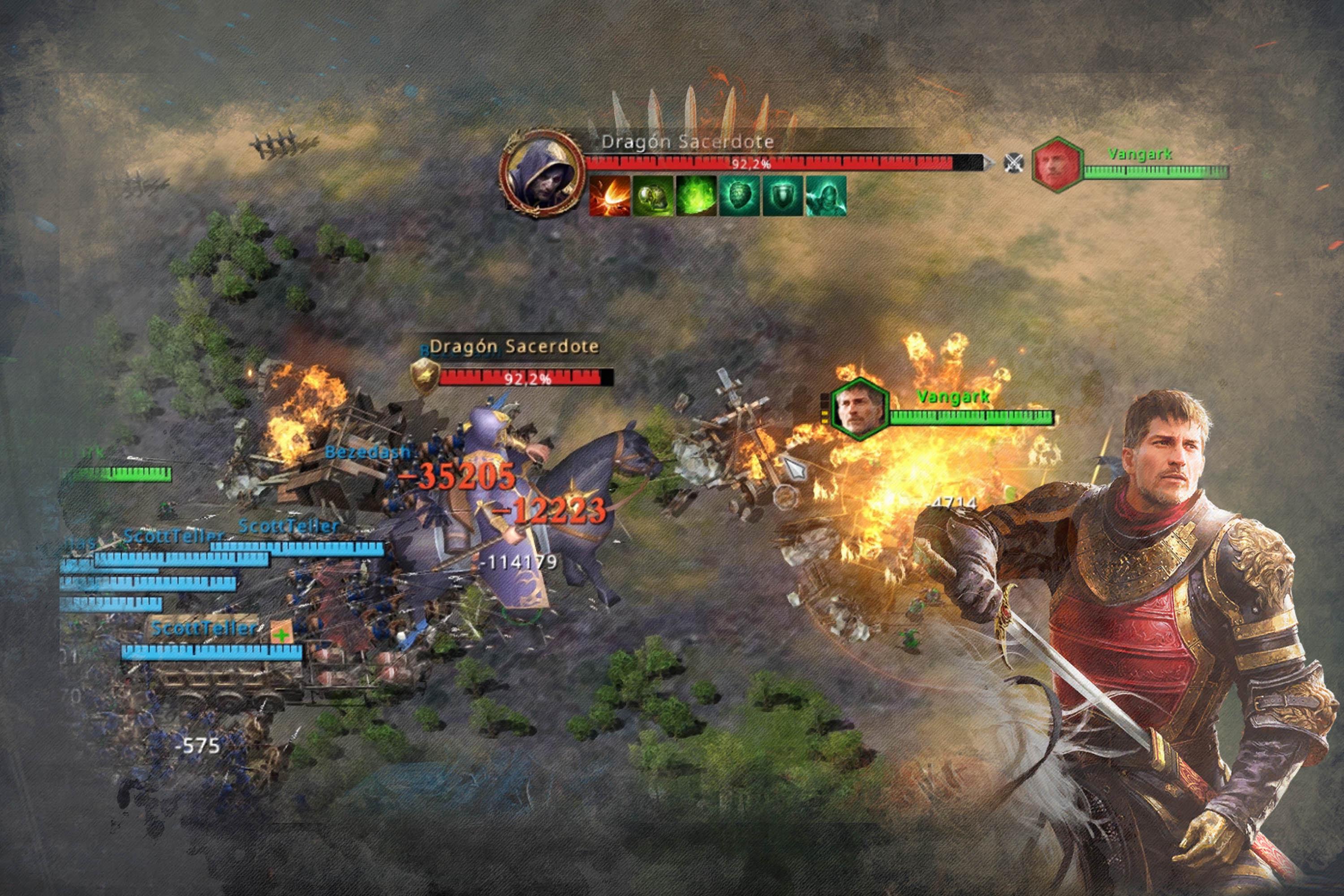The height and width of the screenshot is (896, 1344).
Task: Click the green plus icon beside ScottTeller
Action: (x=280, y=634)
